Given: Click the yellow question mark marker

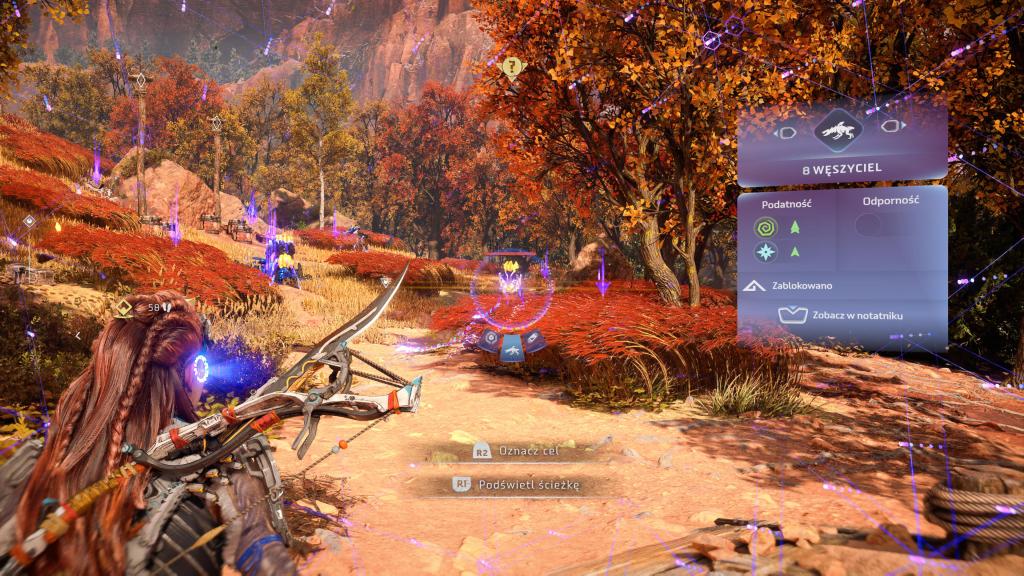Looking at the screenshot, I should click(514, 68).
